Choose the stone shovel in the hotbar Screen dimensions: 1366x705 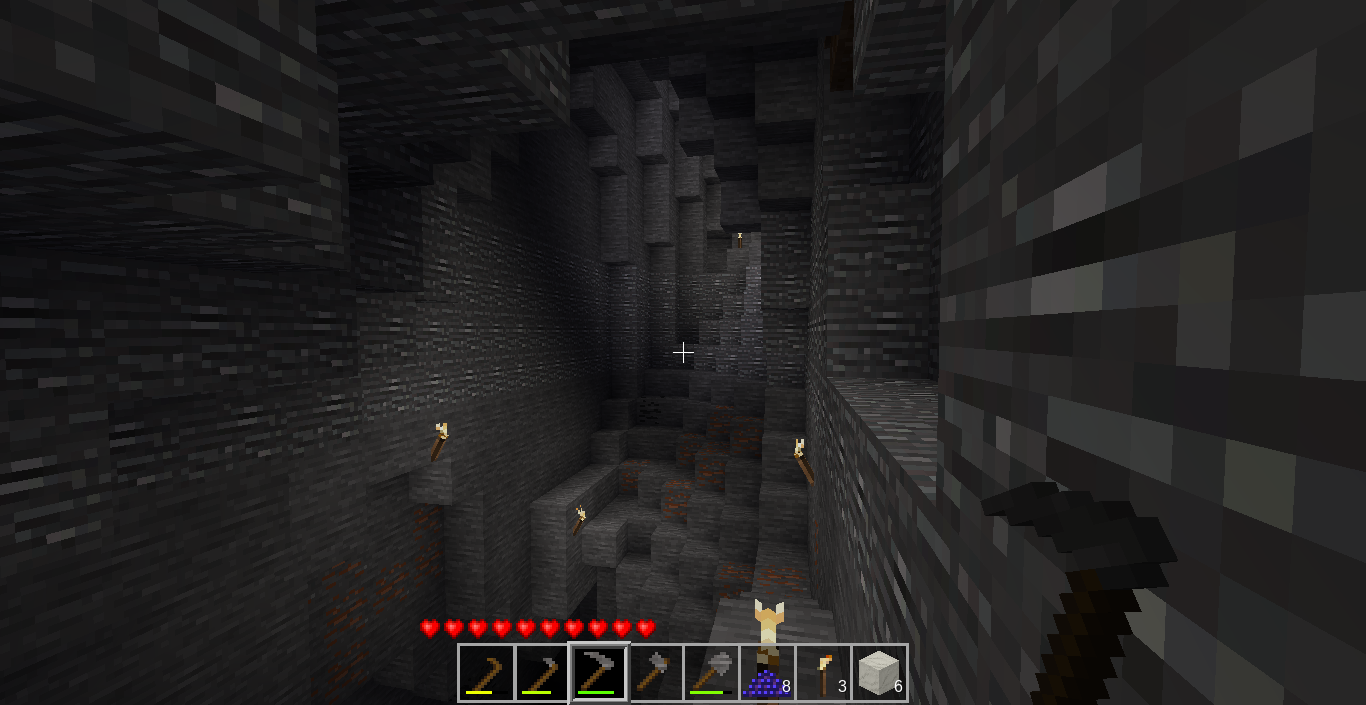[x=711, y=673]
